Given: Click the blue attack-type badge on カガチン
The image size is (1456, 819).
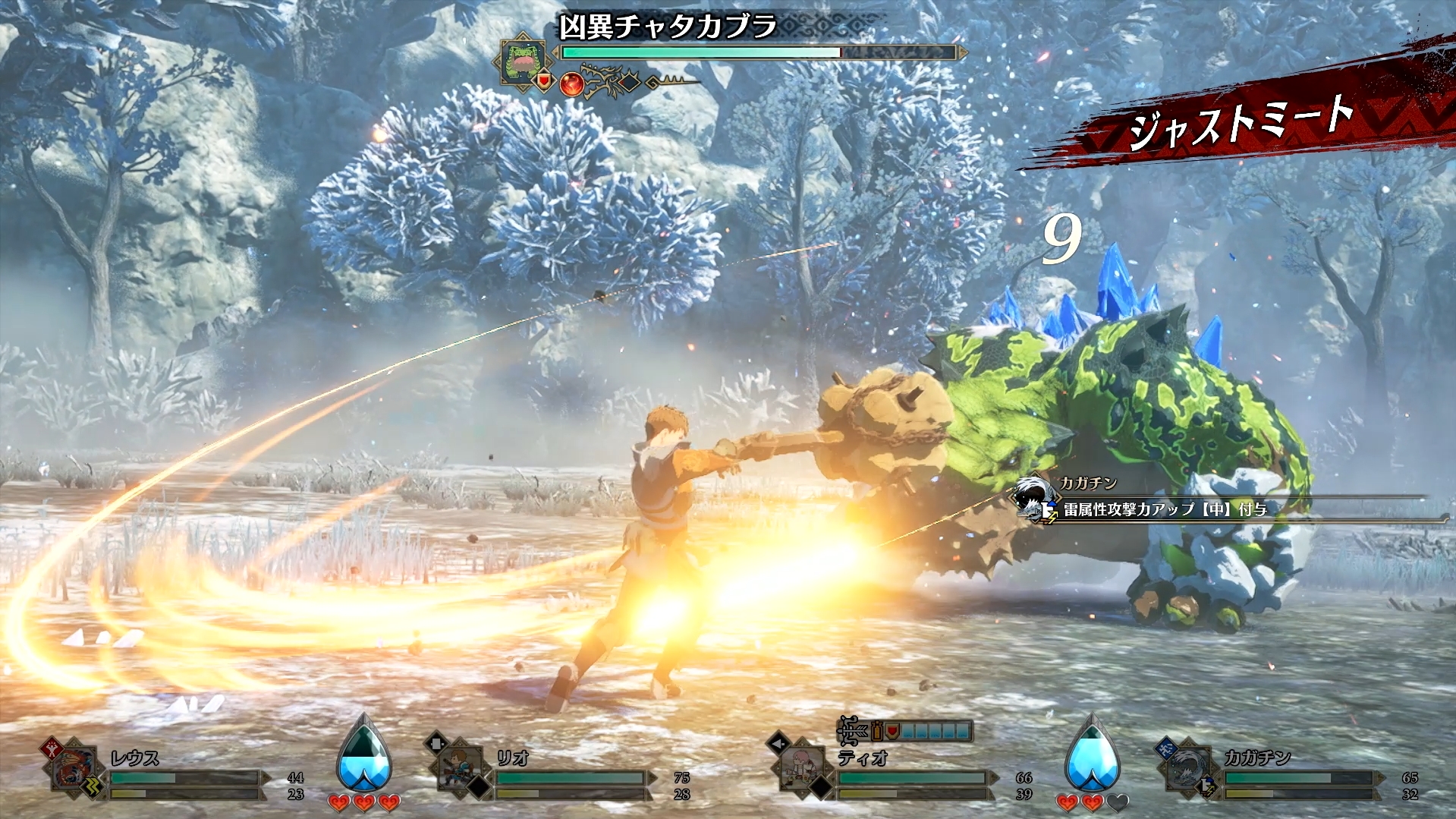Looking at the screenshot, I should tap(1165, 748).
